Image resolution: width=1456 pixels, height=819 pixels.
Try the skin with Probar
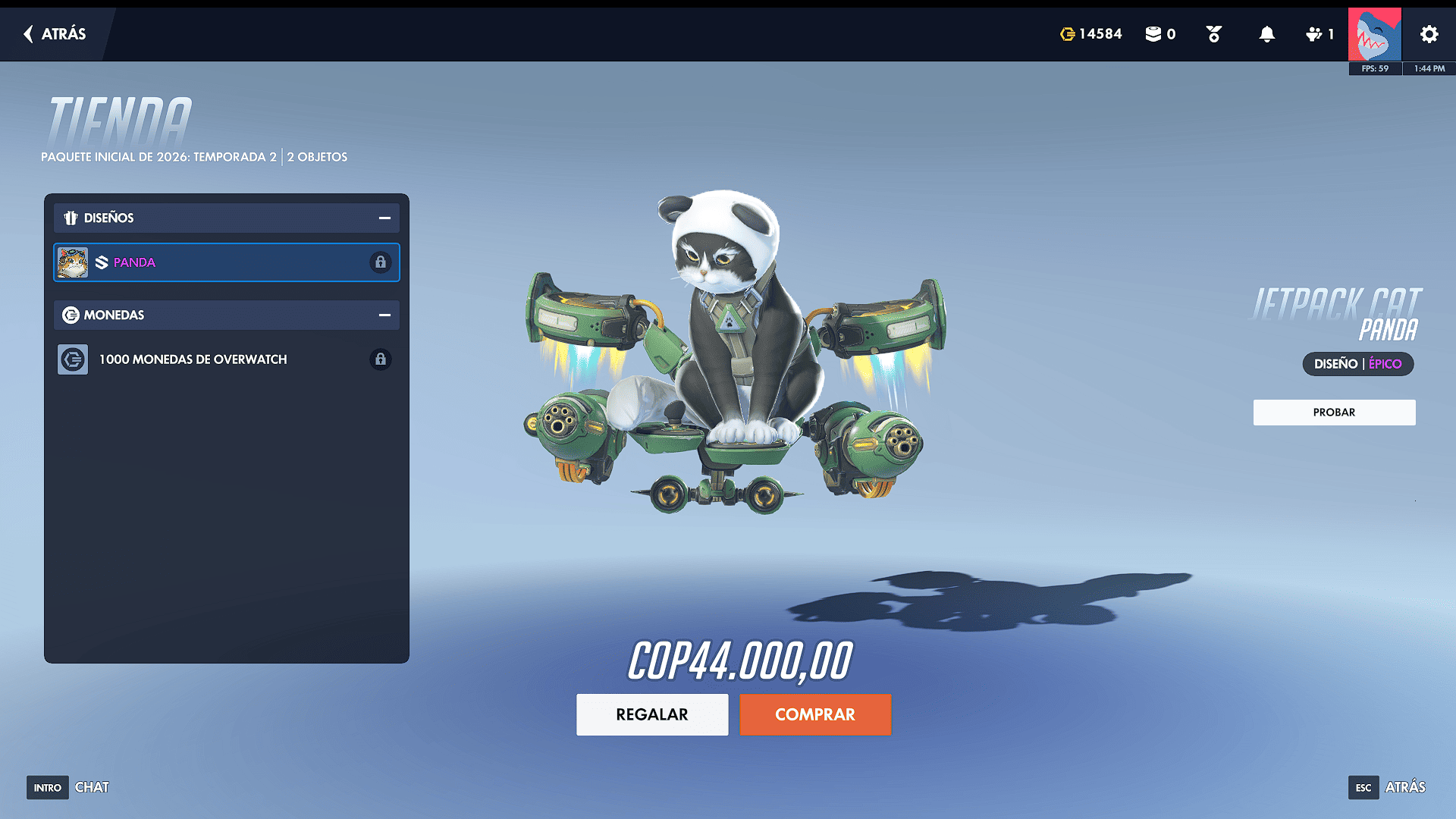click(1334, 413)
